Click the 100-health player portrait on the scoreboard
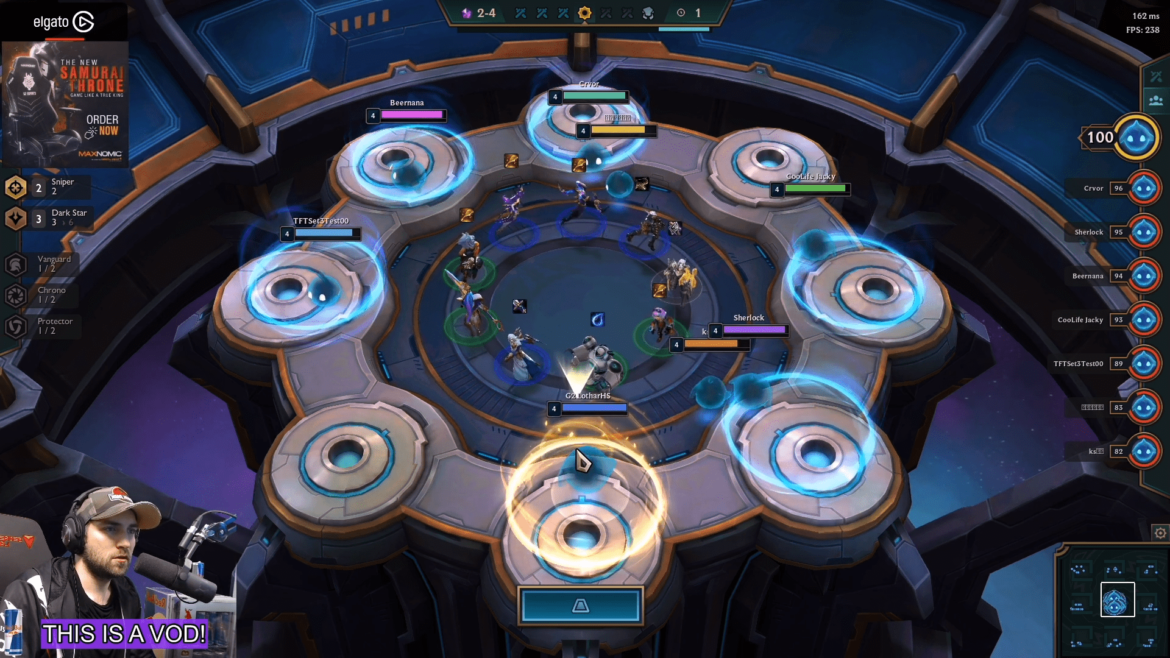The image size is (1170, 658). pos(1136,137)
